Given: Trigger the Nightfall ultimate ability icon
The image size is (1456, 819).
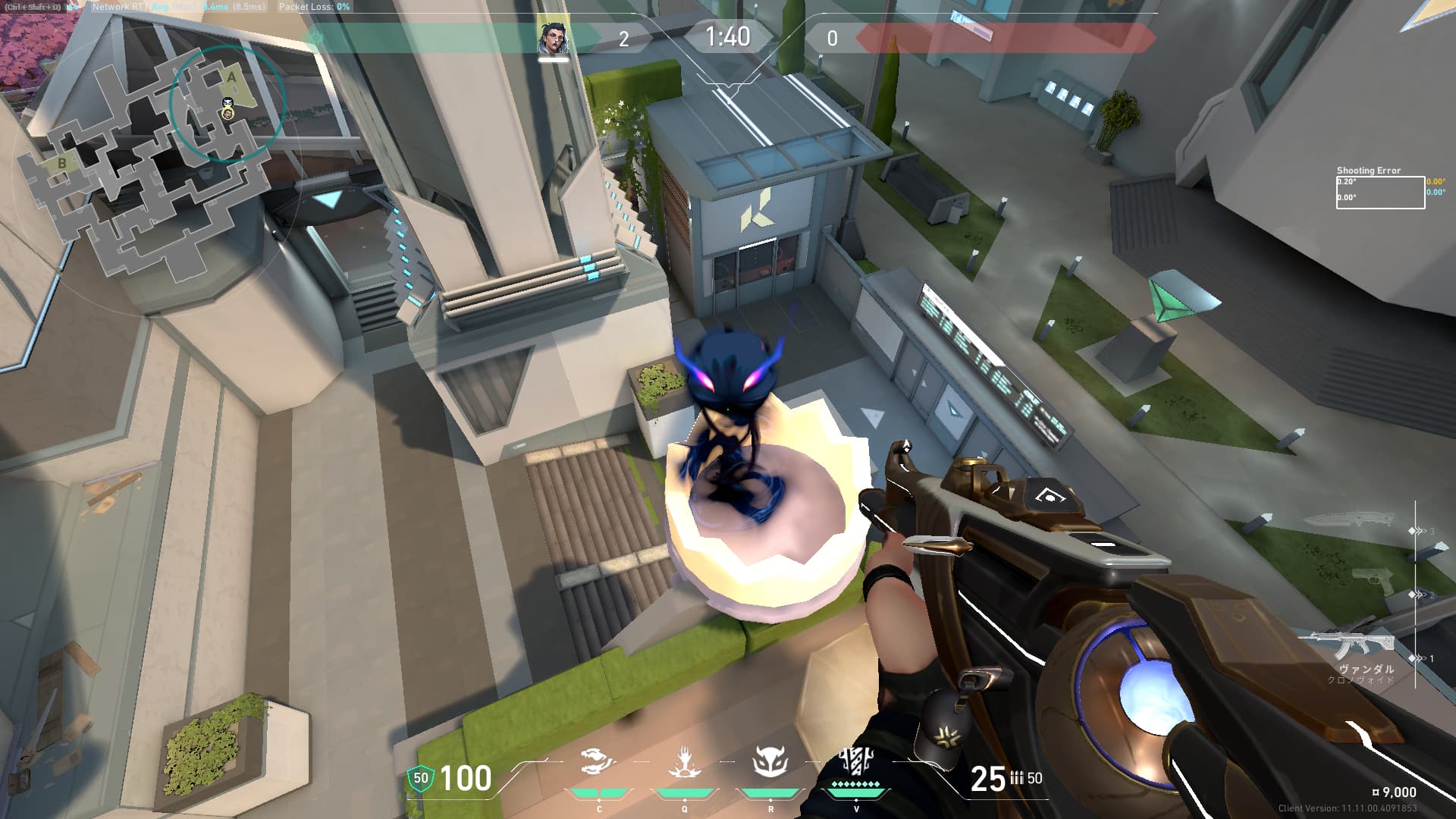Looking at the screenshot, I should pyautogui.click(x=856, y=760).
